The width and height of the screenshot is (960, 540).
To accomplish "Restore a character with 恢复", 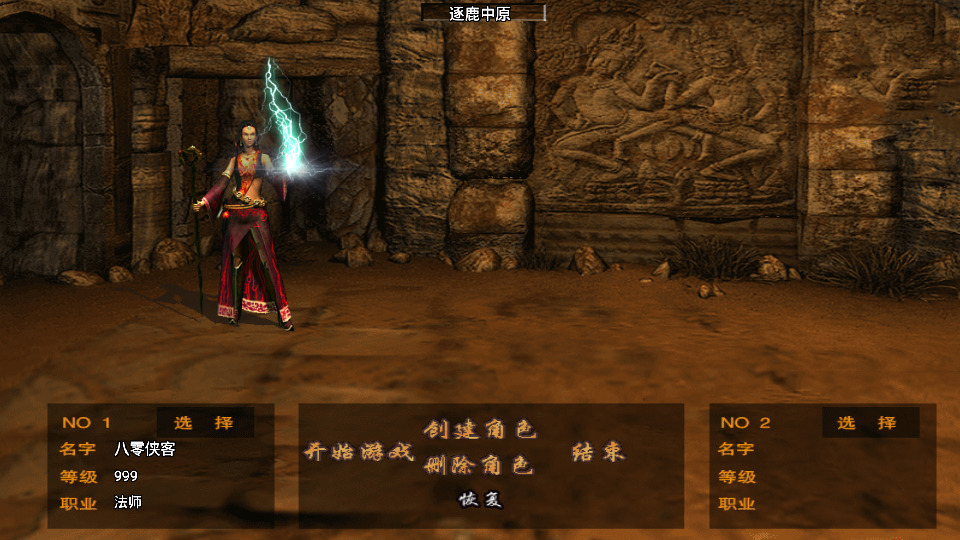I will pyautogui.click(x=480, y=499).
